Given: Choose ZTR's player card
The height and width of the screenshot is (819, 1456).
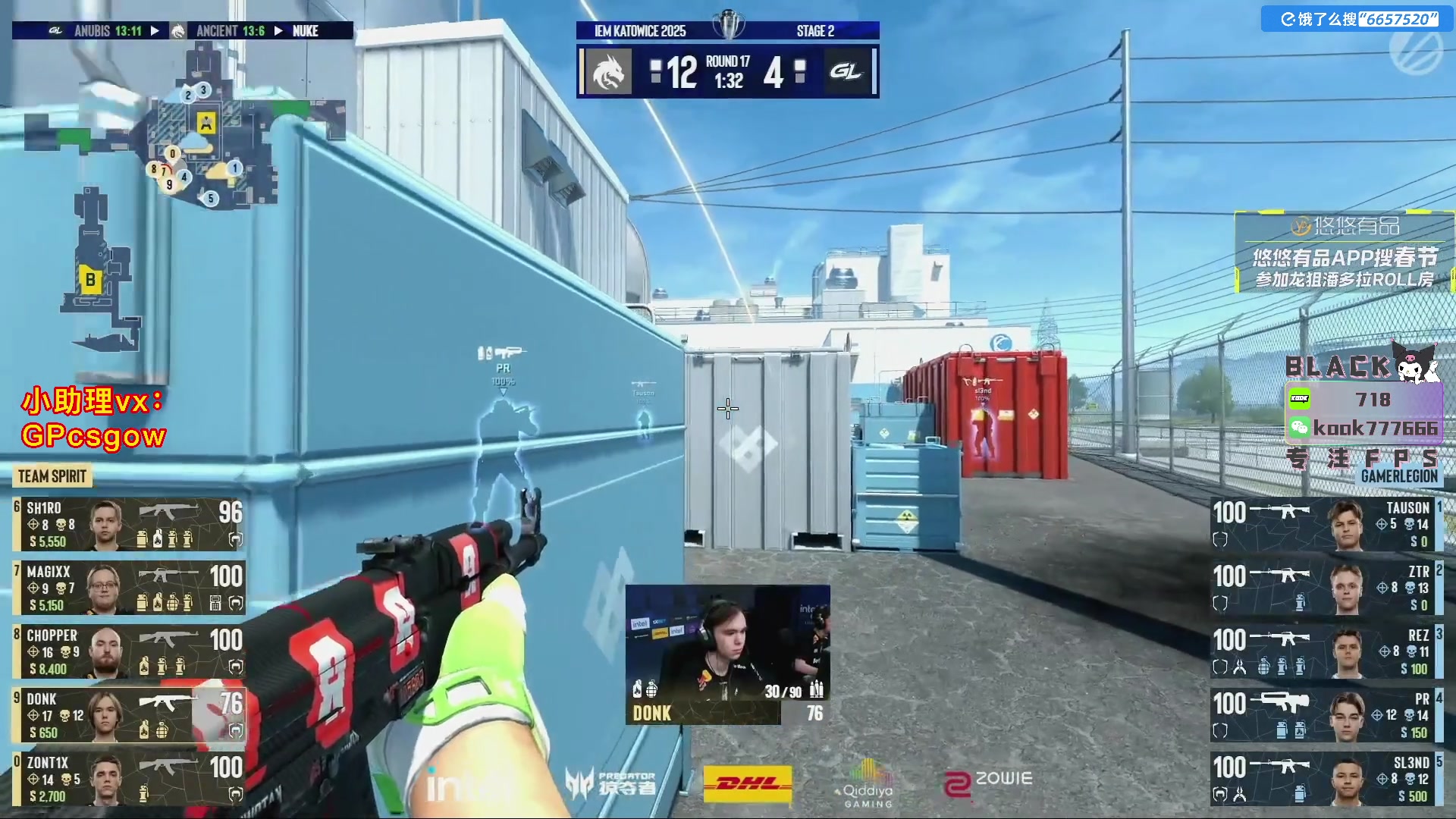Looking at the screenshot, I should 1326,588.
